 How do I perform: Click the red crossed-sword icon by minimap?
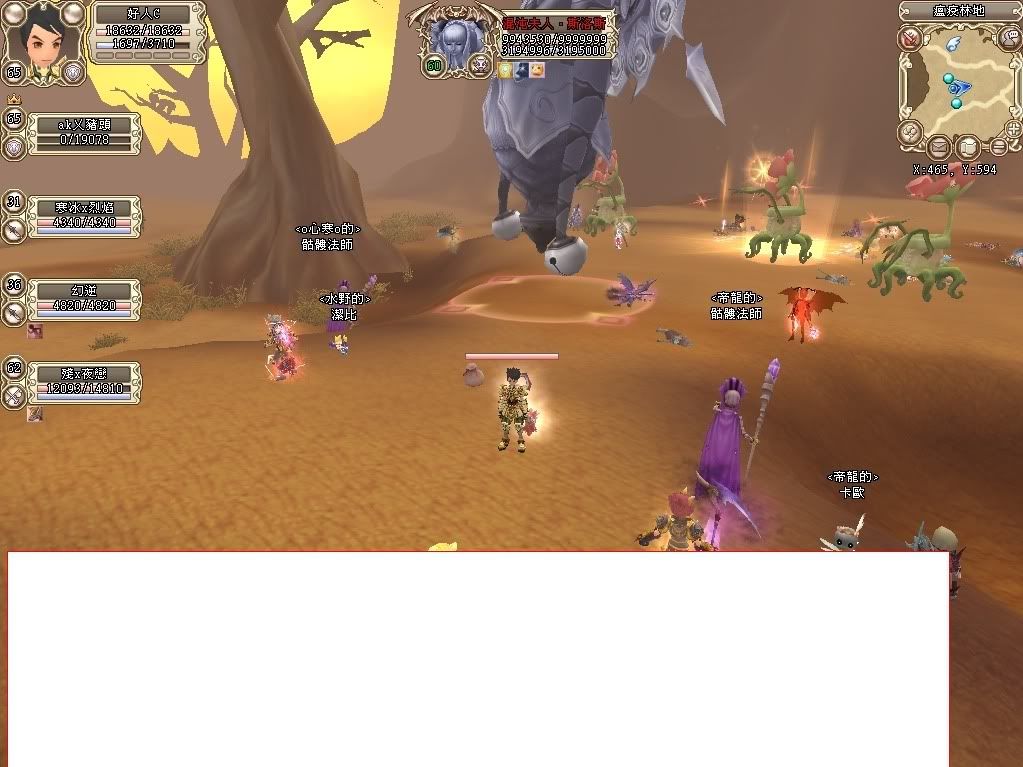point(910,39)
